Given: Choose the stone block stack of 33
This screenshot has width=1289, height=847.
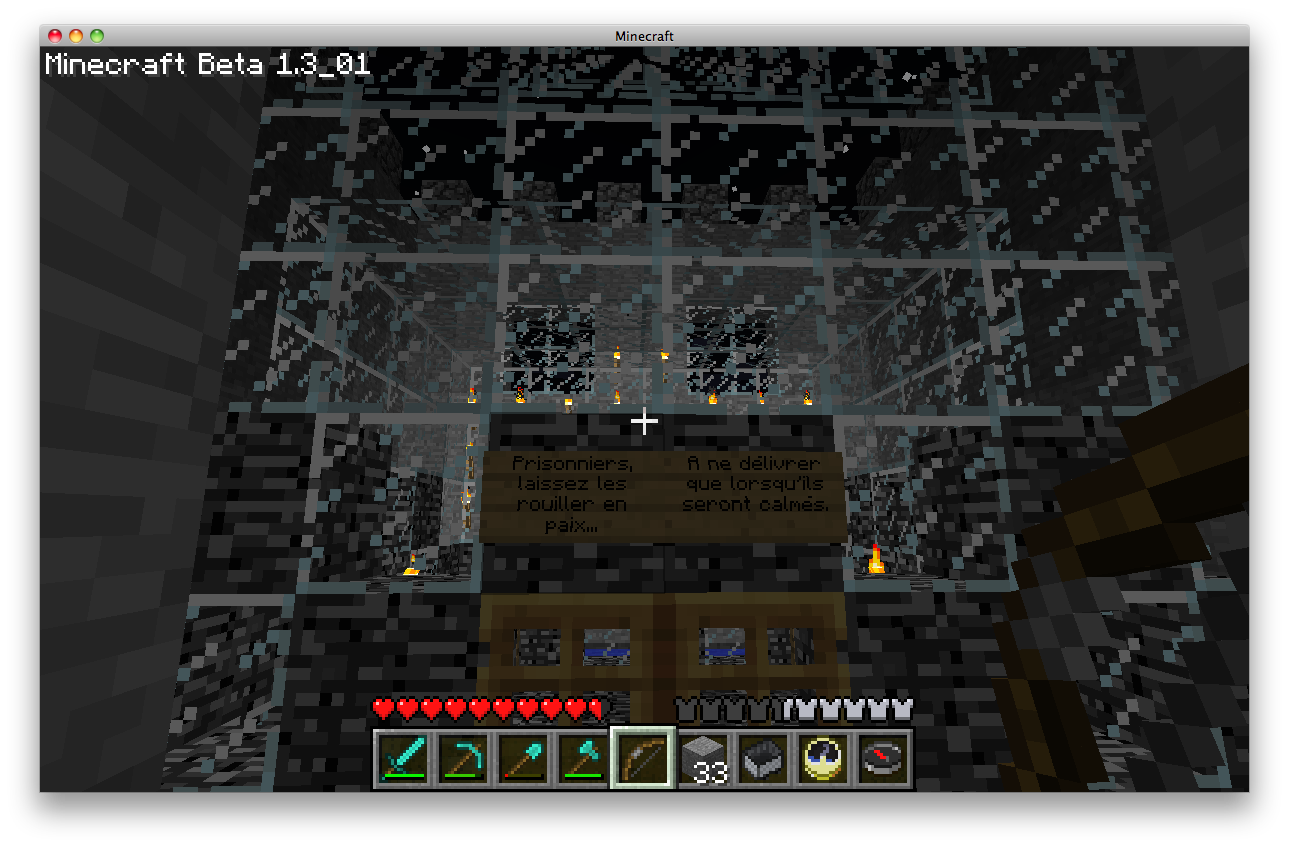Looking at the screenshot, I should point(703,759).
